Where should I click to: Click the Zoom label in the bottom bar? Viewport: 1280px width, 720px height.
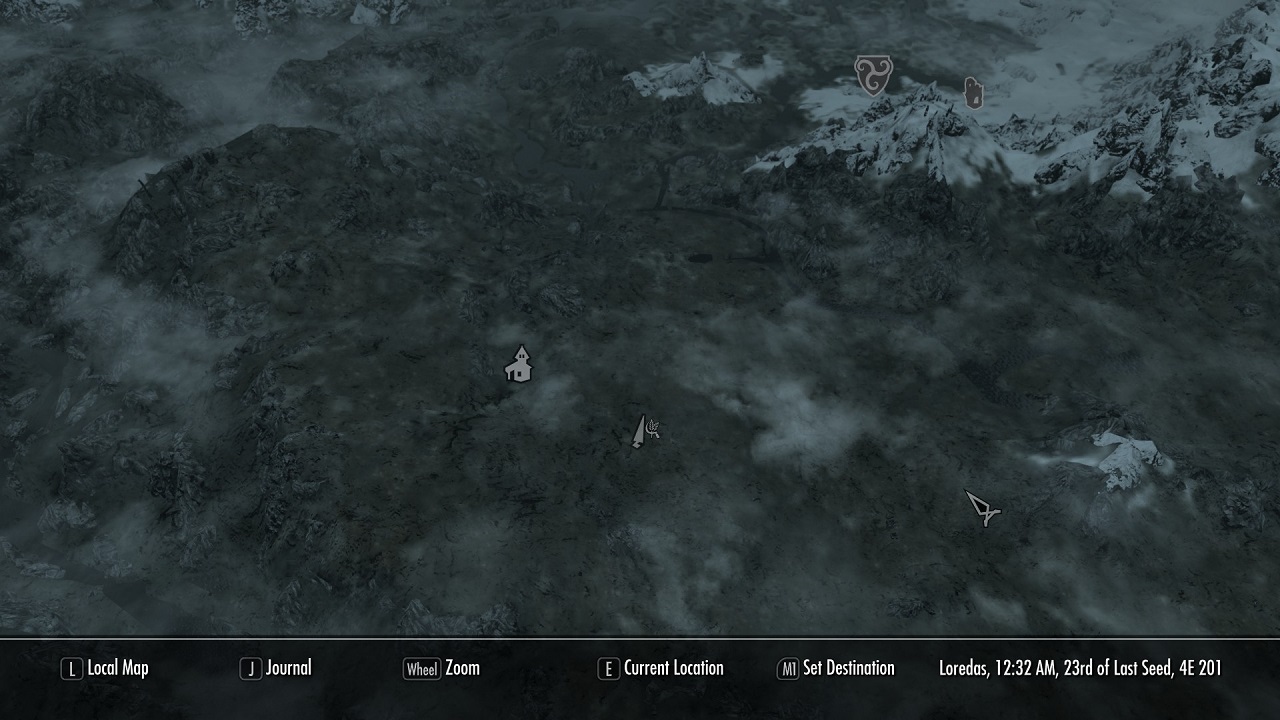point(463,668)
